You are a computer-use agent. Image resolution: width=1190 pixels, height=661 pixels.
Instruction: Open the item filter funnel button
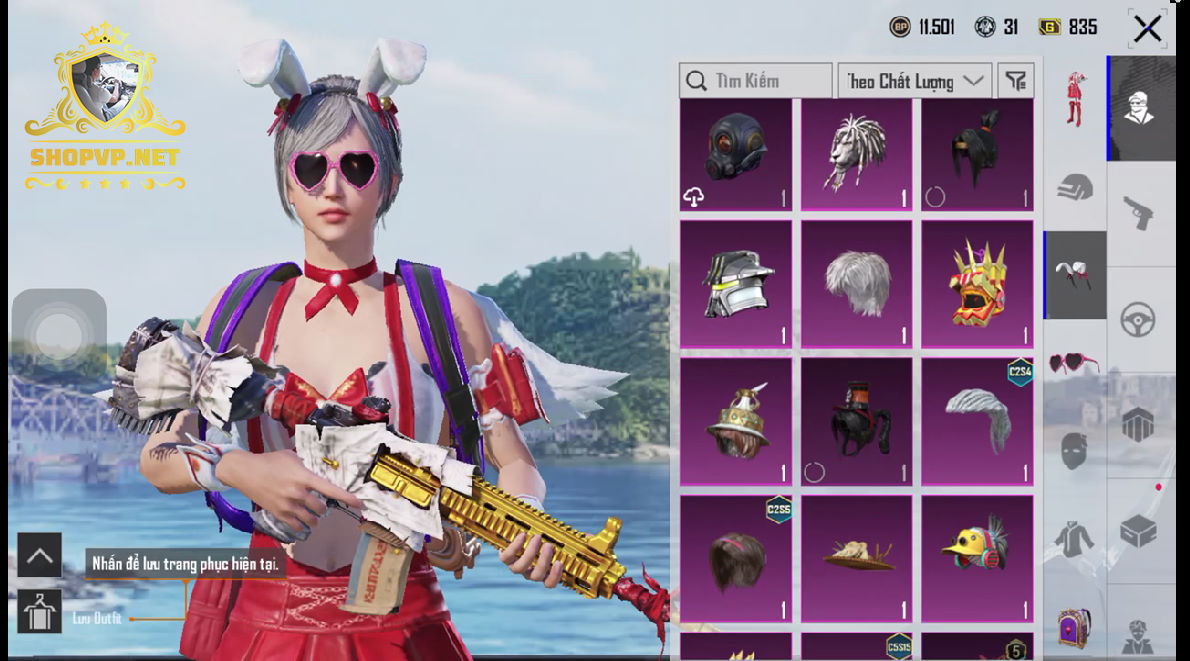point(1016,81)
